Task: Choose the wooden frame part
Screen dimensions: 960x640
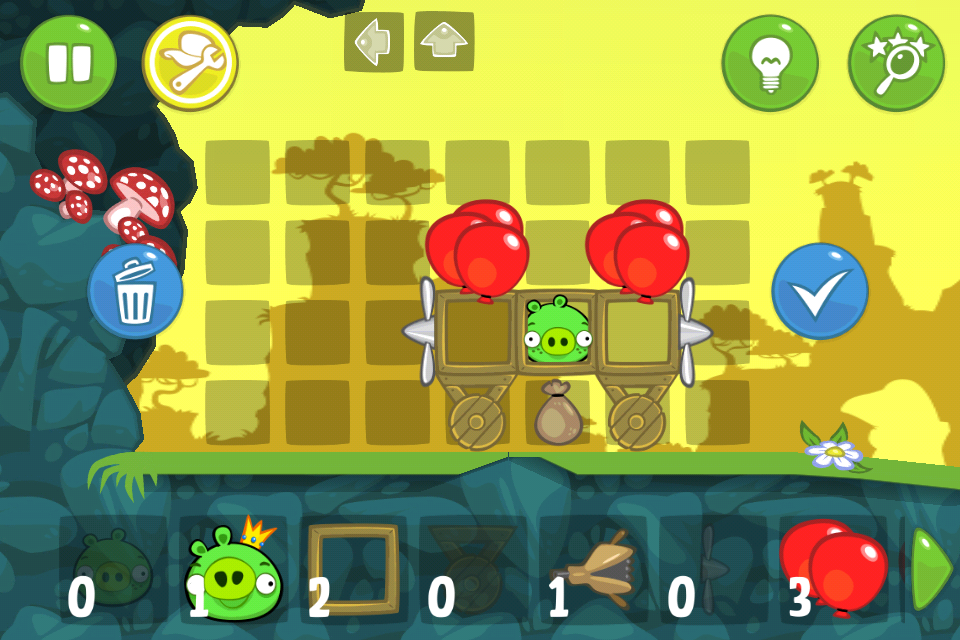Action: (x=352, y=571)
